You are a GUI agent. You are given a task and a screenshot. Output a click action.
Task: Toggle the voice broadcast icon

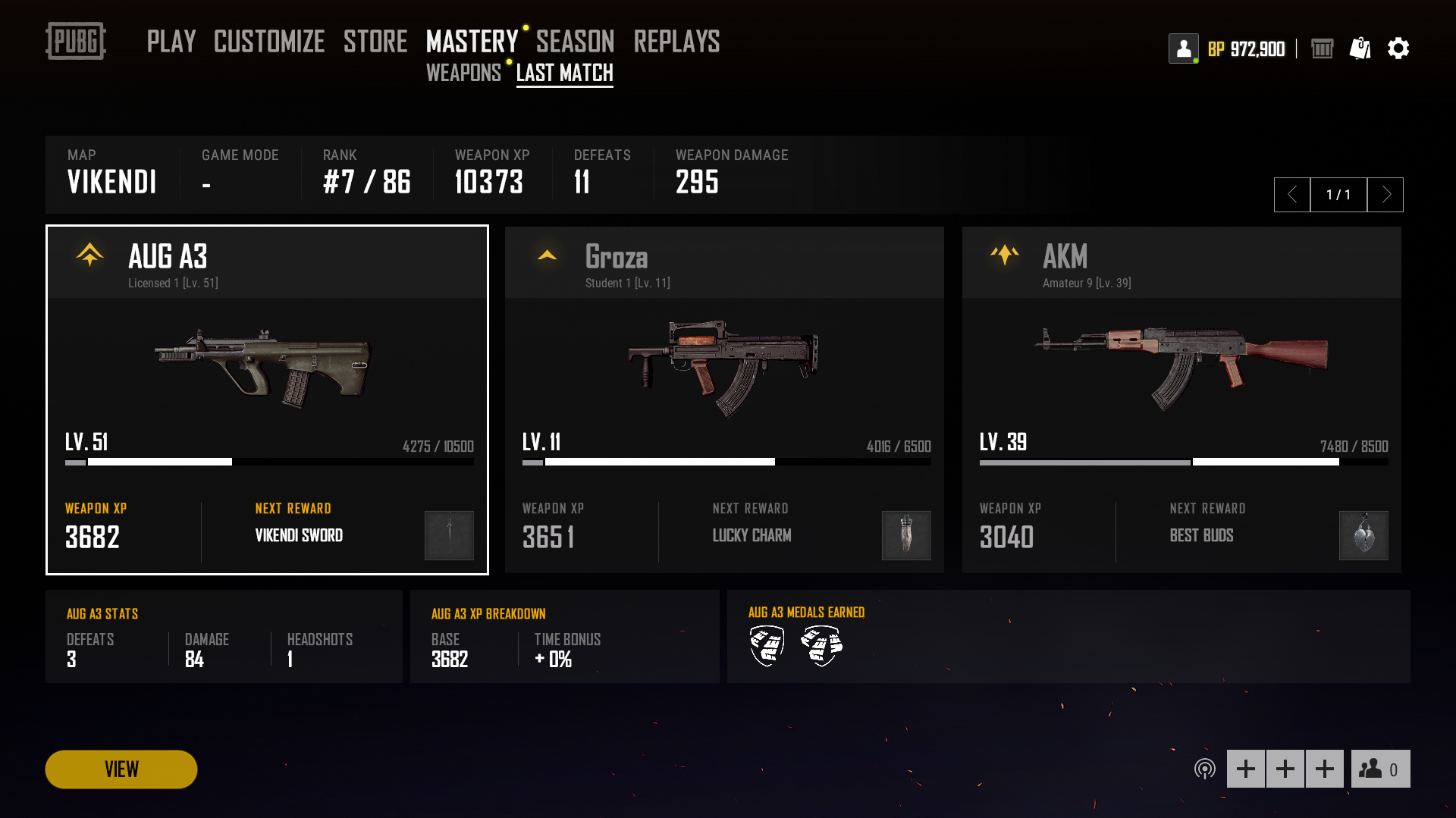point(1204,769)
